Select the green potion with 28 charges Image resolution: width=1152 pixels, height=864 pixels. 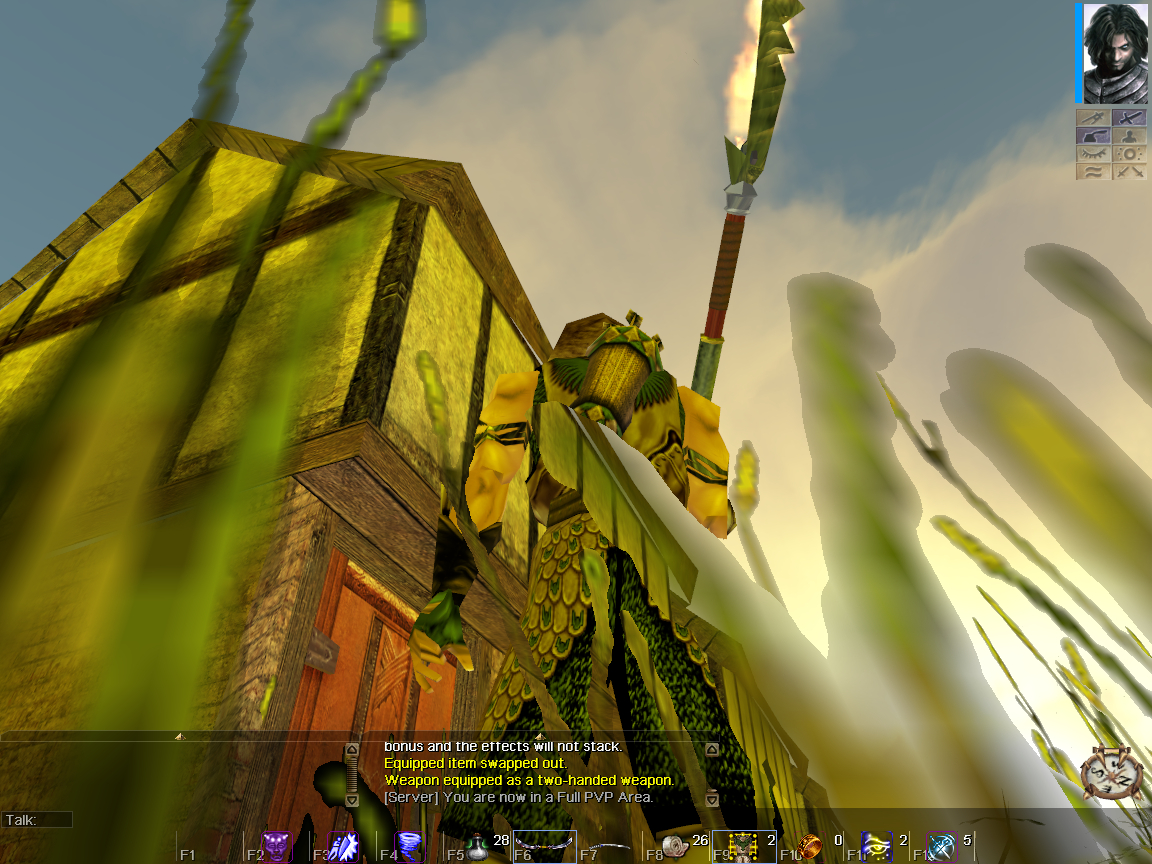[x=478, y=846]
